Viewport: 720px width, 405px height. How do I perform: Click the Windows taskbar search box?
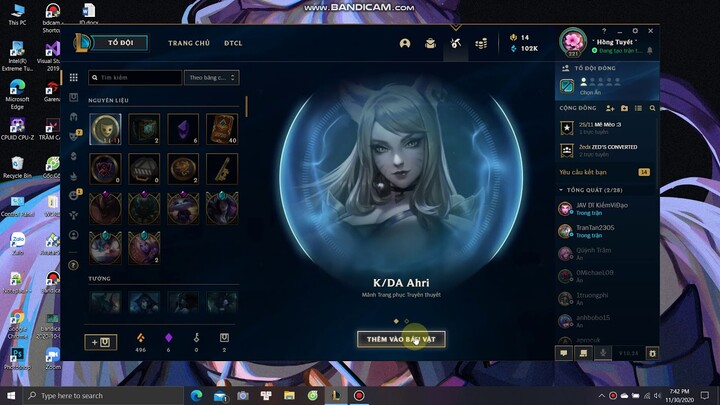click(x=100, y=396)
